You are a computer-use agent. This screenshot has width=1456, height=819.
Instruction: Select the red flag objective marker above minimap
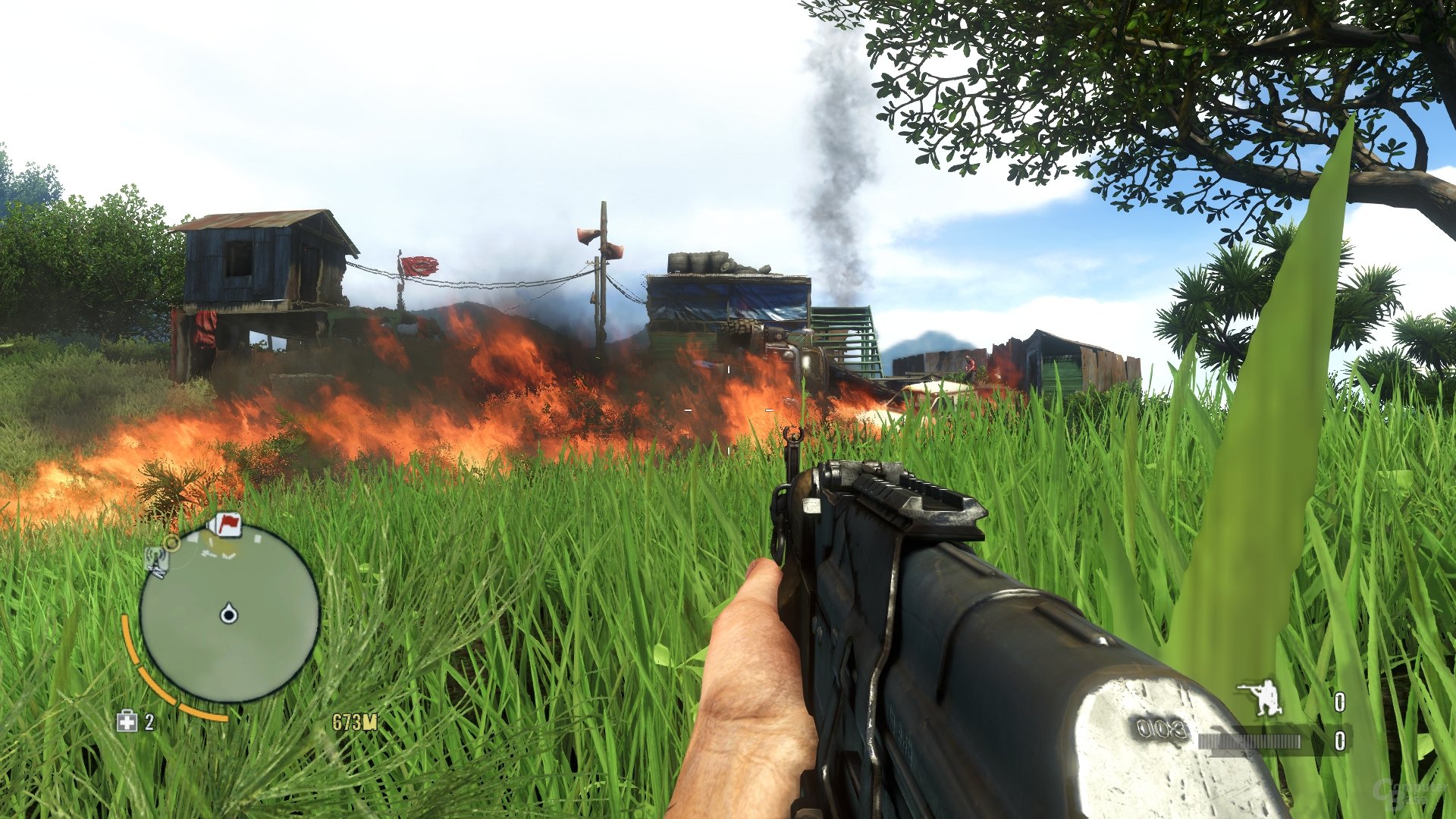(227, 525)
